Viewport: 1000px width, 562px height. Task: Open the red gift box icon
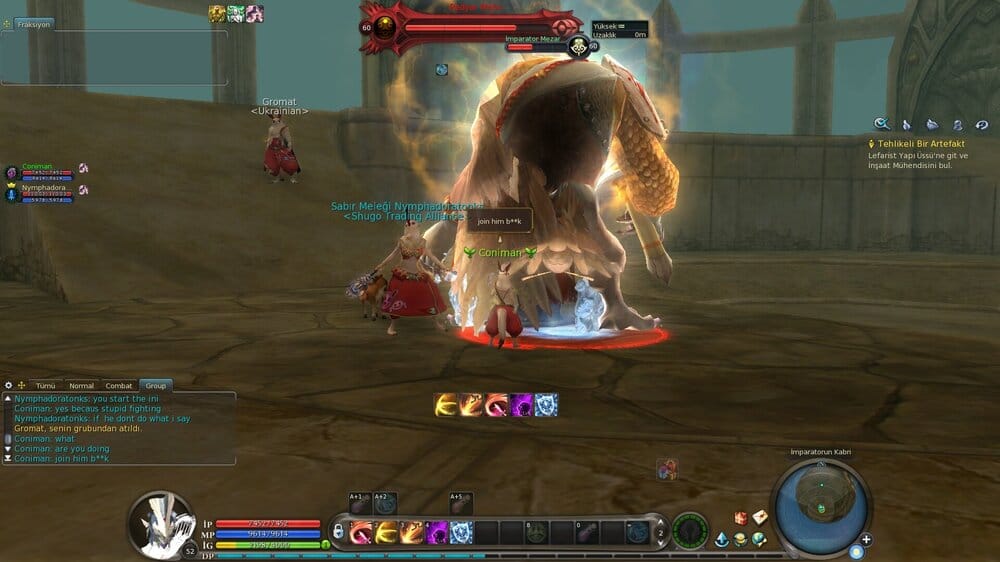point(741,517)
